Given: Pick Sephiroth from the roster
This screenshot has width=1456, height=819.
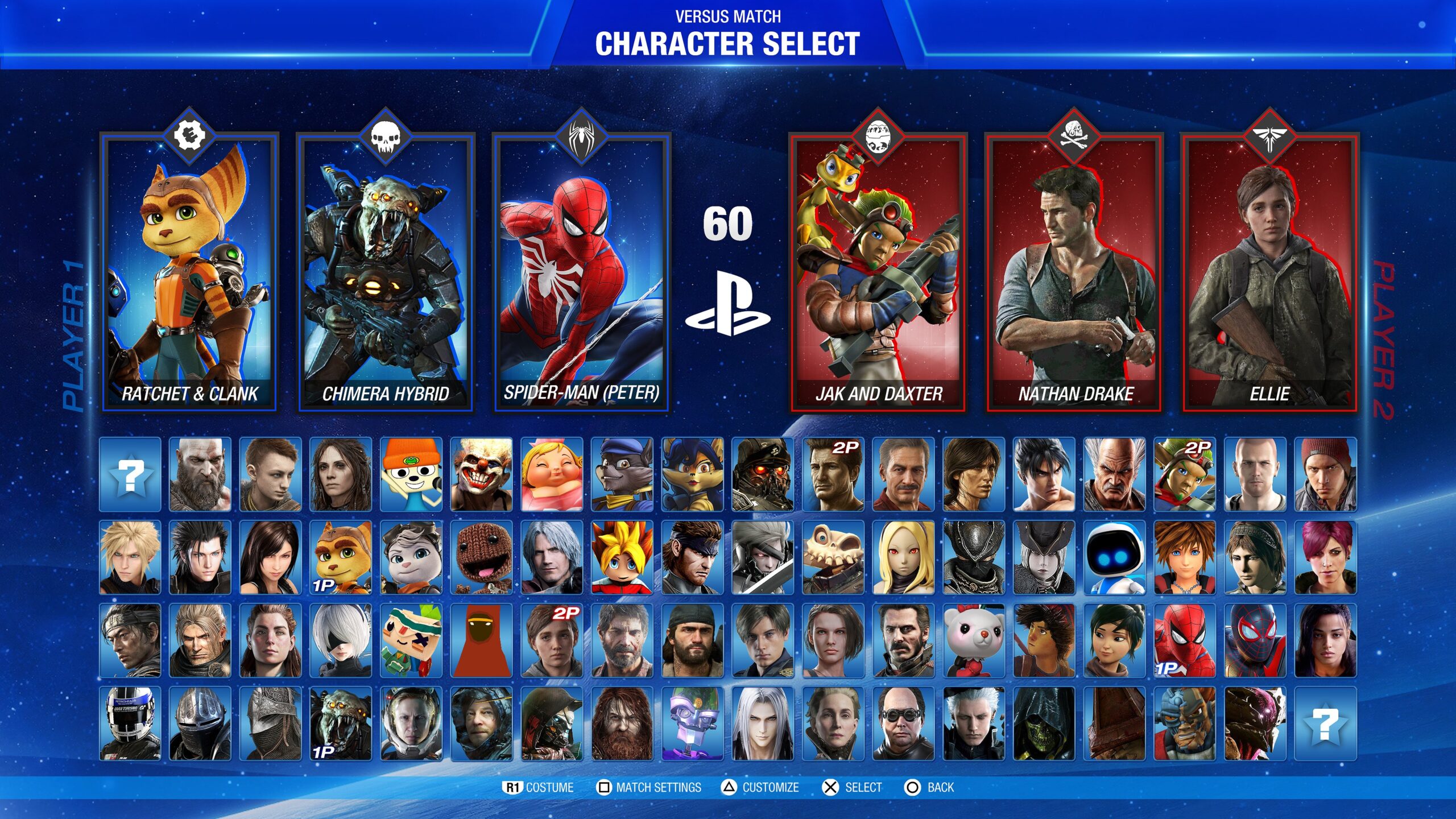Looking at the screenshot, I should click(763, 723).
